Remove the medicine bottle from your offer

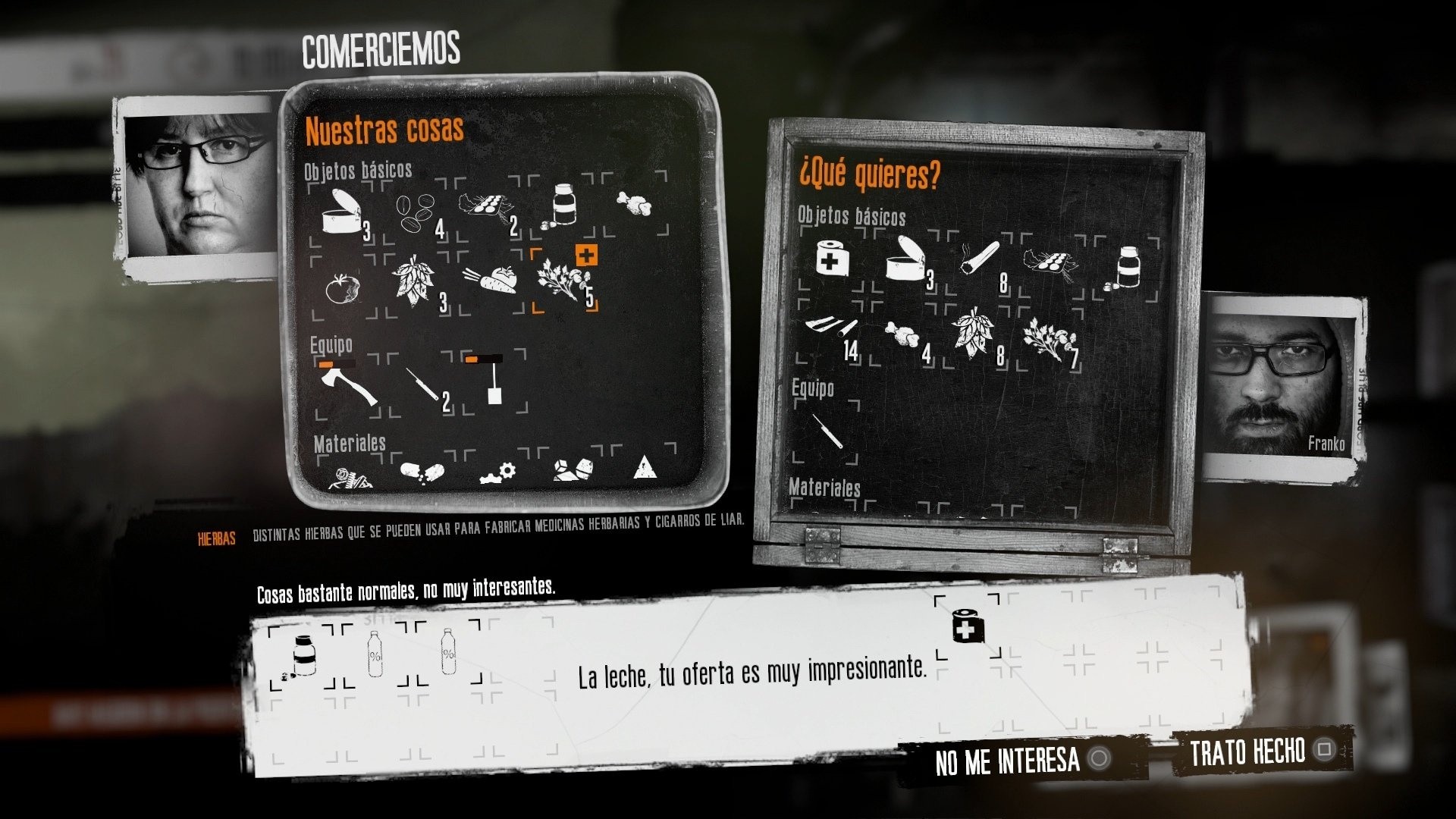(303, 652)
